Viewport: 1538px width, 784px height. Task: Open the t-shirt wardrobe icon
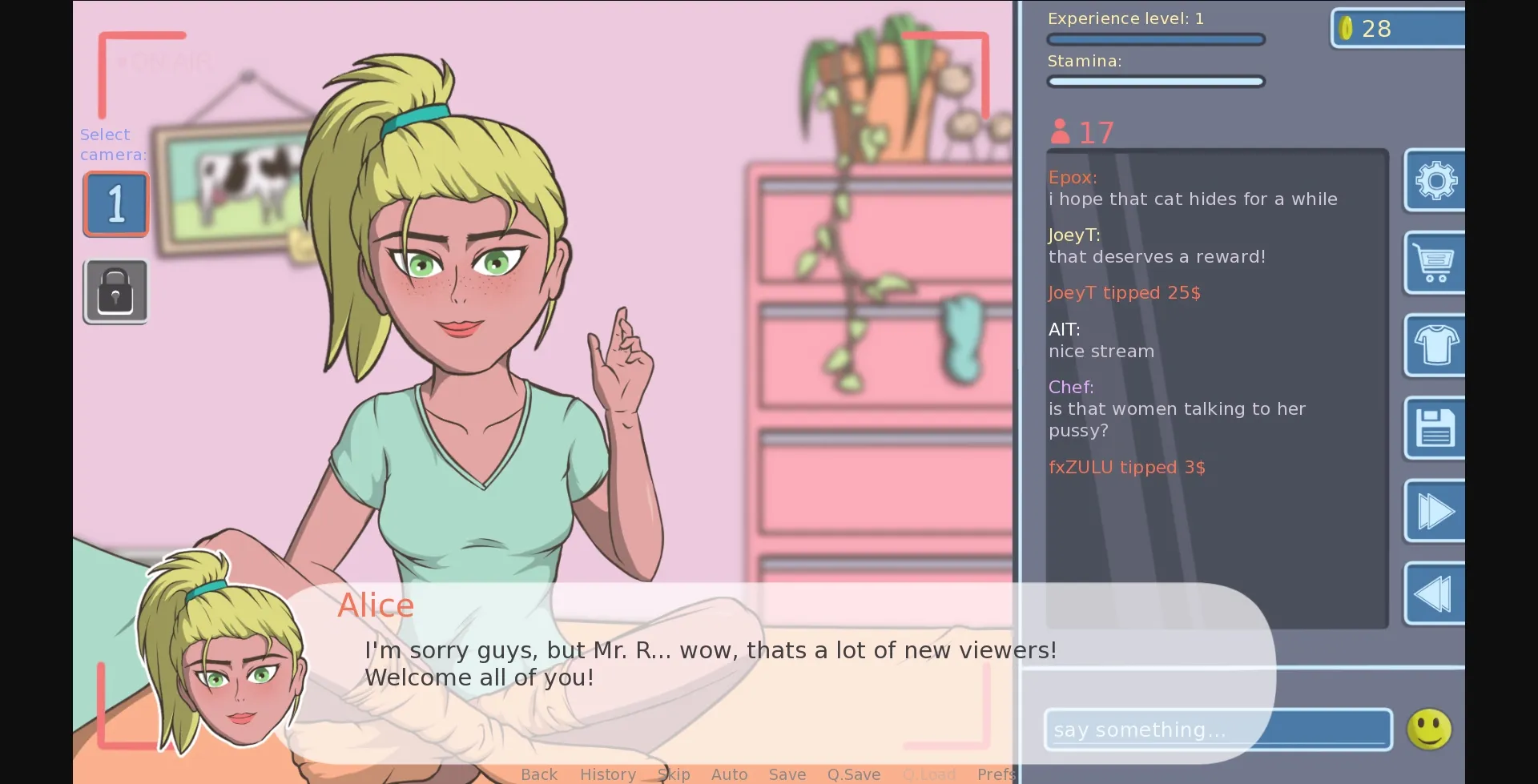coord(1436,346)
